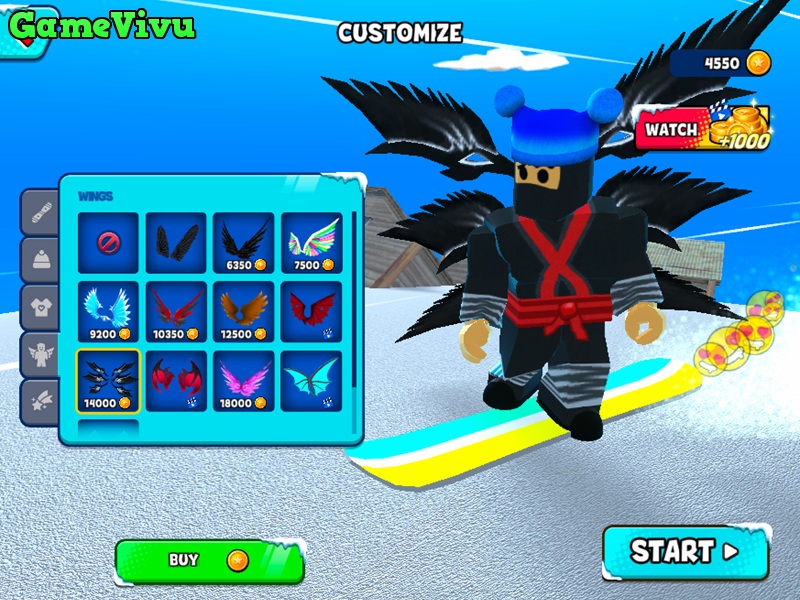Image resolution: width=800 pixels, height=600 pixels.
Task: Pick the red bat wings
Action: click(311, 311)
